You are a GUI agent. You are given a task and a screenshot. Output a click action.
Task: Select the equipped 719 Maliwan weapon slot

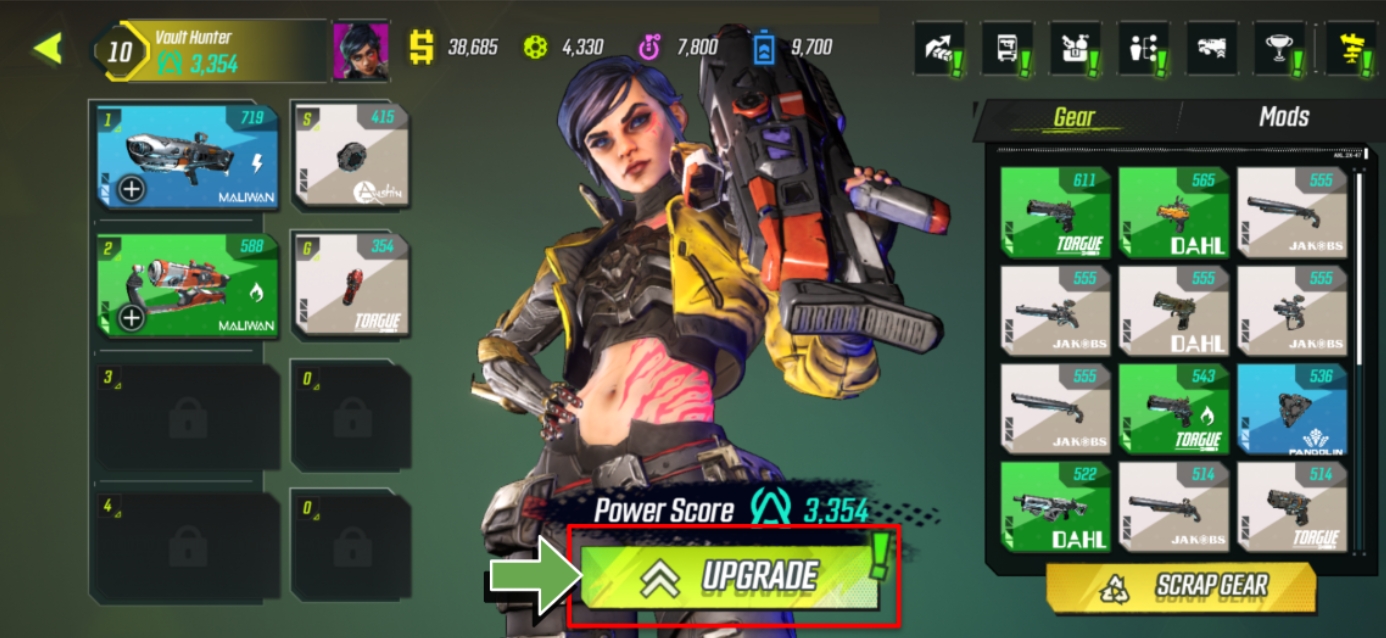188,155
